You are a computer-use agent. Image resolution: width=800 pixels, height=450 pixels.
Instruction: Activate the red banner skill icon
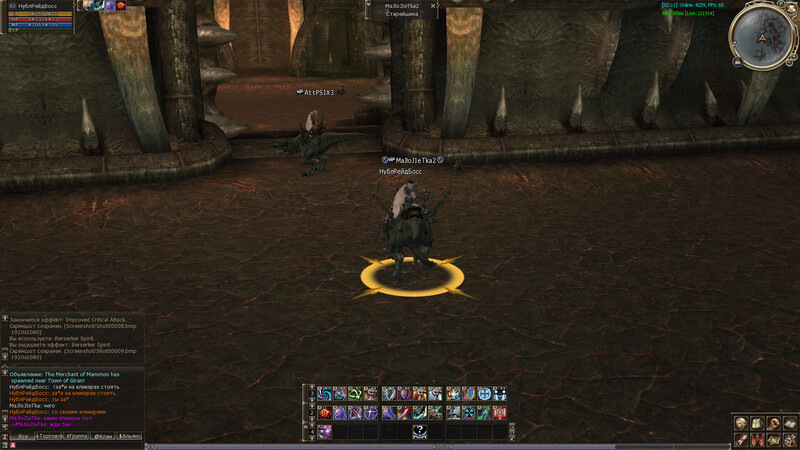(x=500, y=412)
